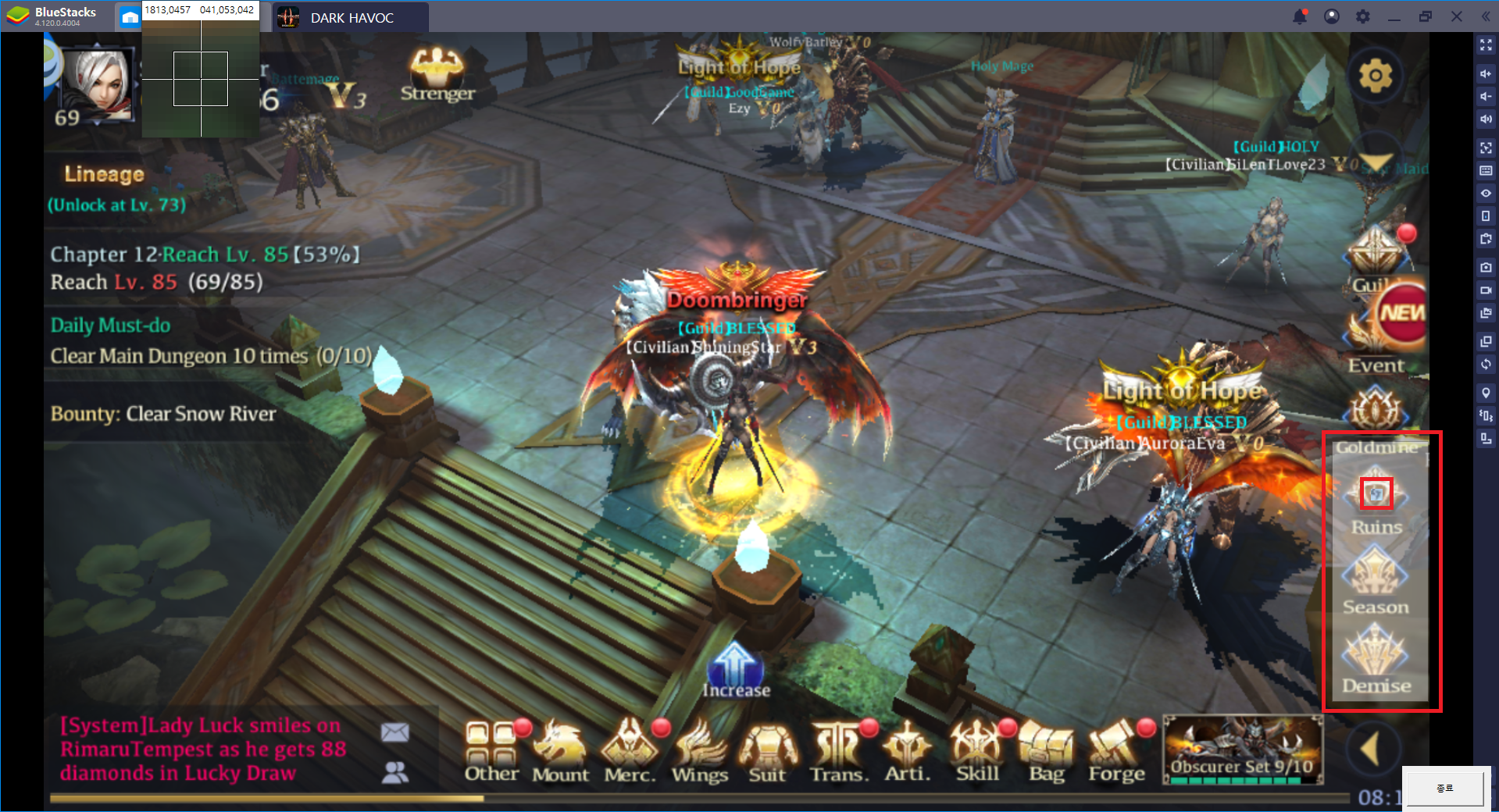Open the mail envelope inbox
Image resolution: width=1499 pixels, height=812 pixels.
pos(395,732)
